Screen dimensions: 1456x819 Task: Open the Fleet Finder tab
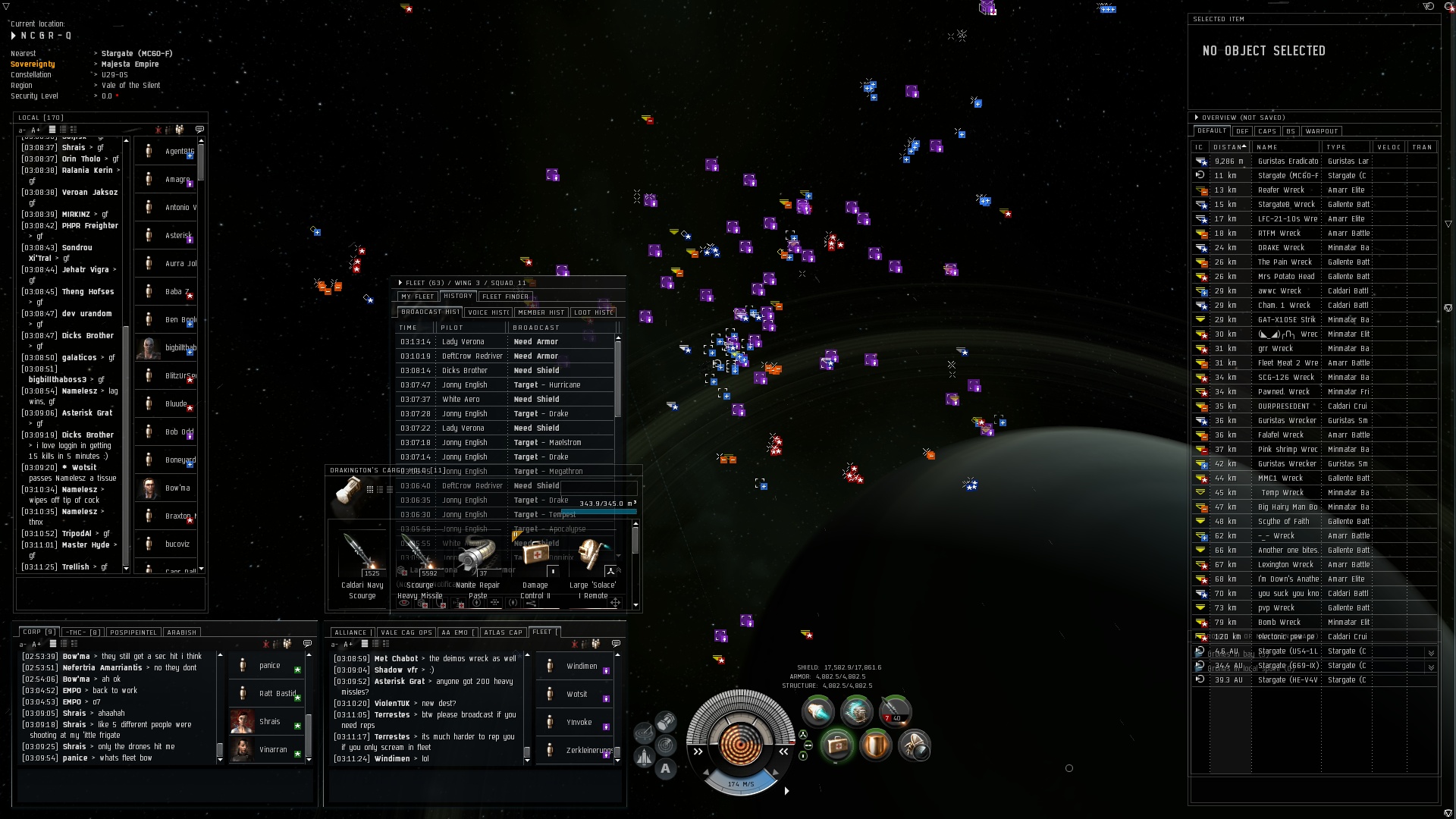(505, 297)
